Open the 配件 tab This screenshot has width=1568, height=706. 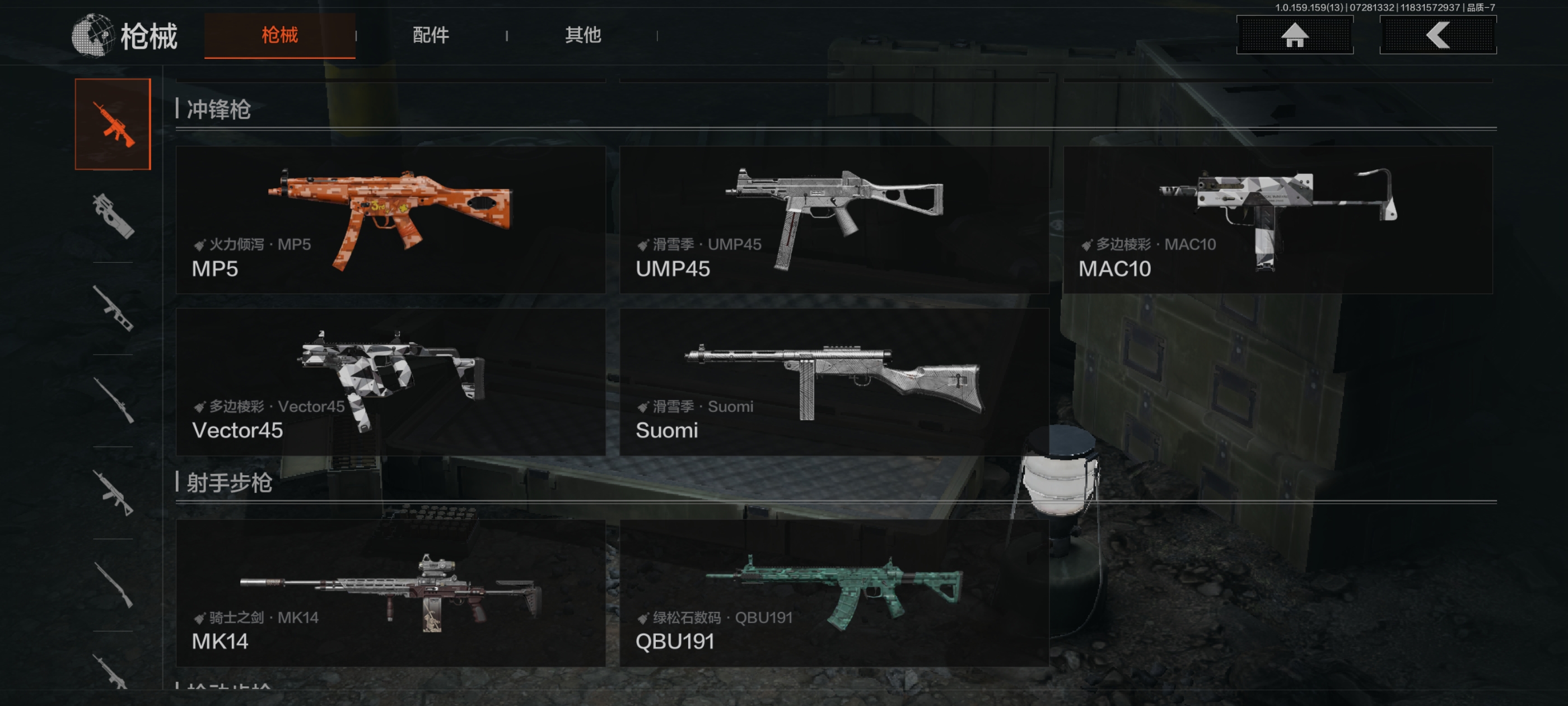pyautogui.click(x=430, y=35)
